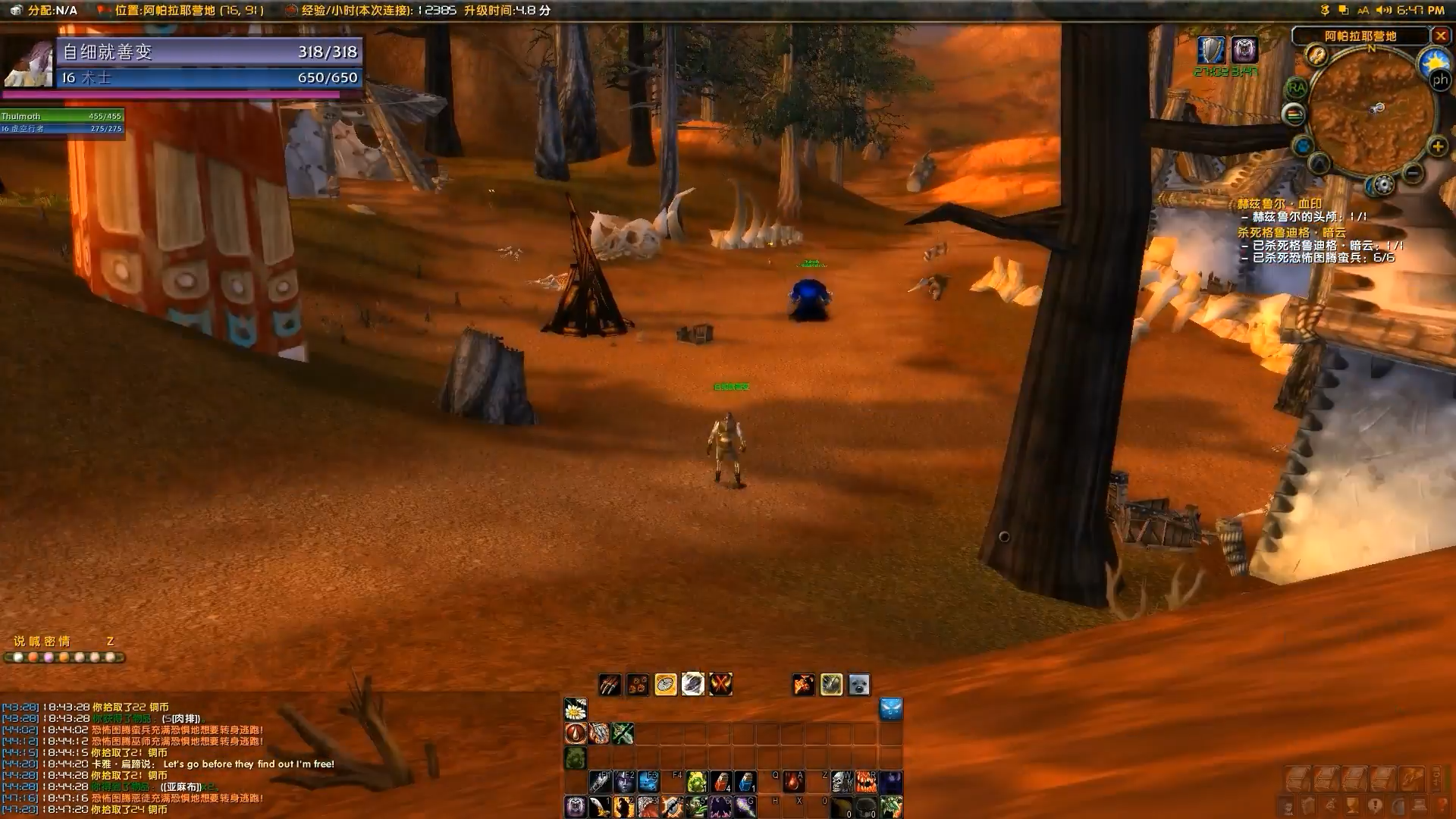Image resolution: width=1456 pixels, height=819 pixels.
Task: Activate the pet claw attack ability
Action: (x=610, y=685)
